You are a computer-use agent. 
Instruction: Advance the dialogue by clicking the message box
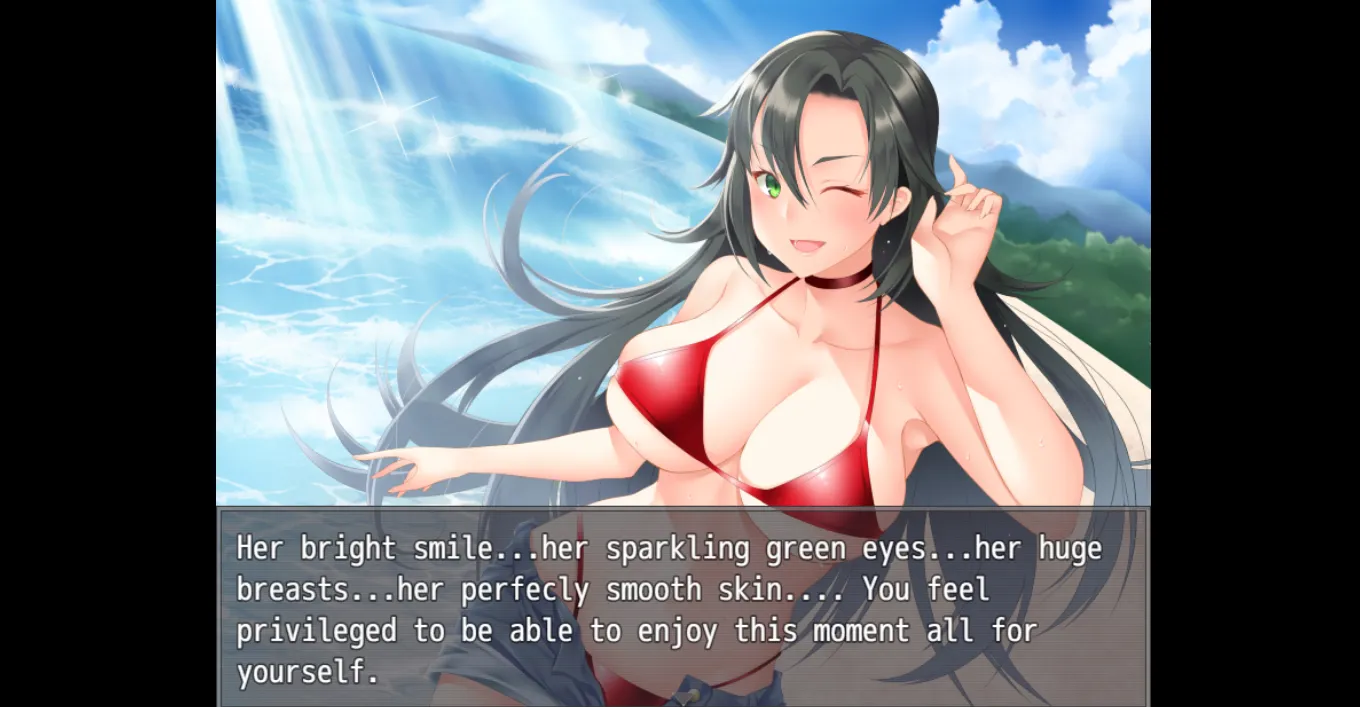click(683, 608)
